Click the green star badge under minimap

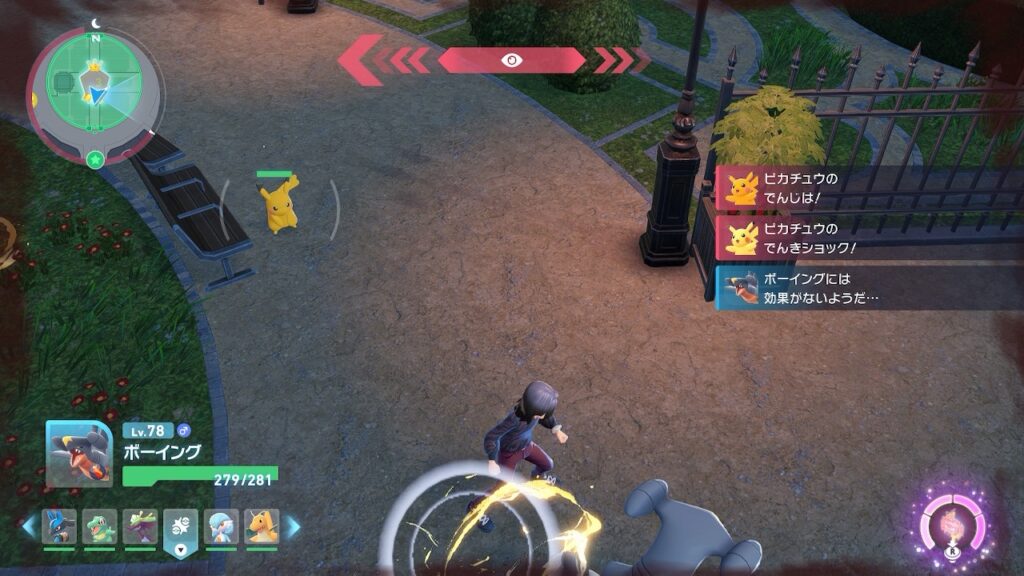tap(94, 159)
